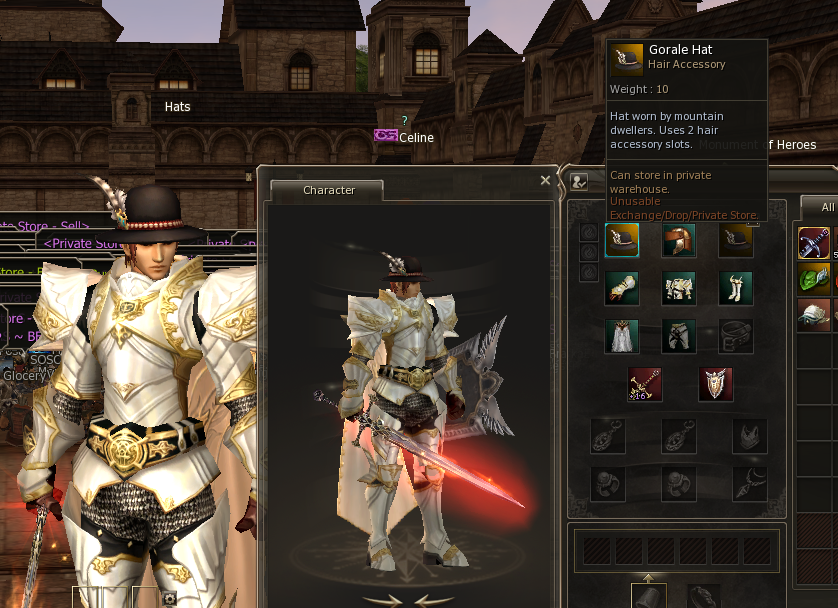Select the bronze helmet equipment slot
The image size is (838, 608).
(x=679, y=240)
